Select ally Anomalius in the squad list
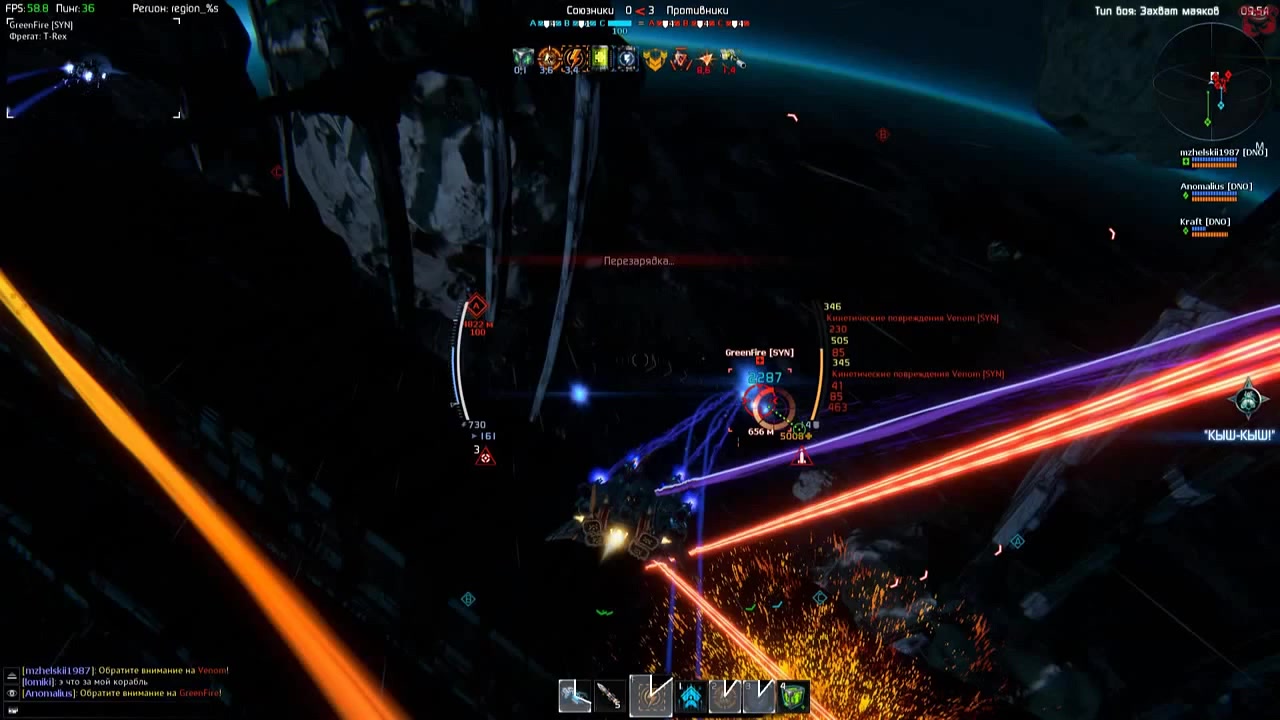 pyautogui.click(x=1215, y=187)
